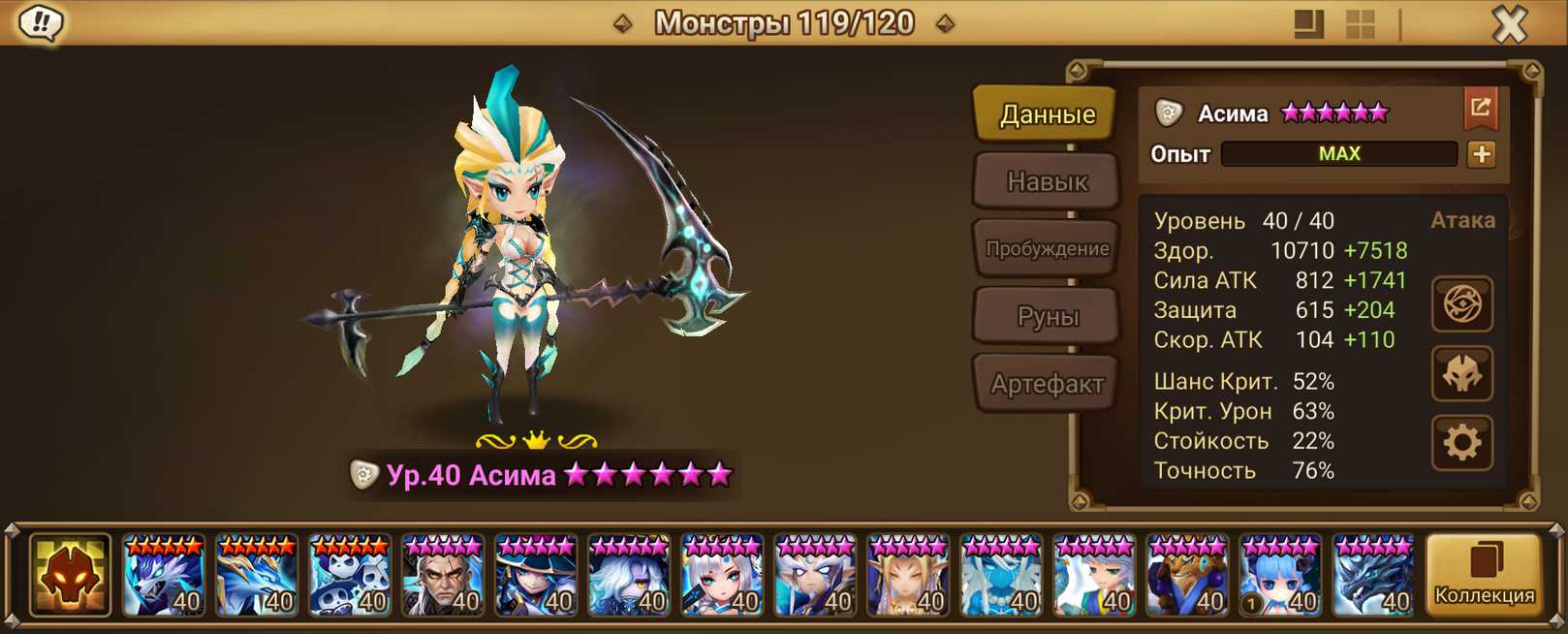This screenshot has width=1568, height=634.
Task: Click the monster mask icon button
Action: (x=1461, y=374)
